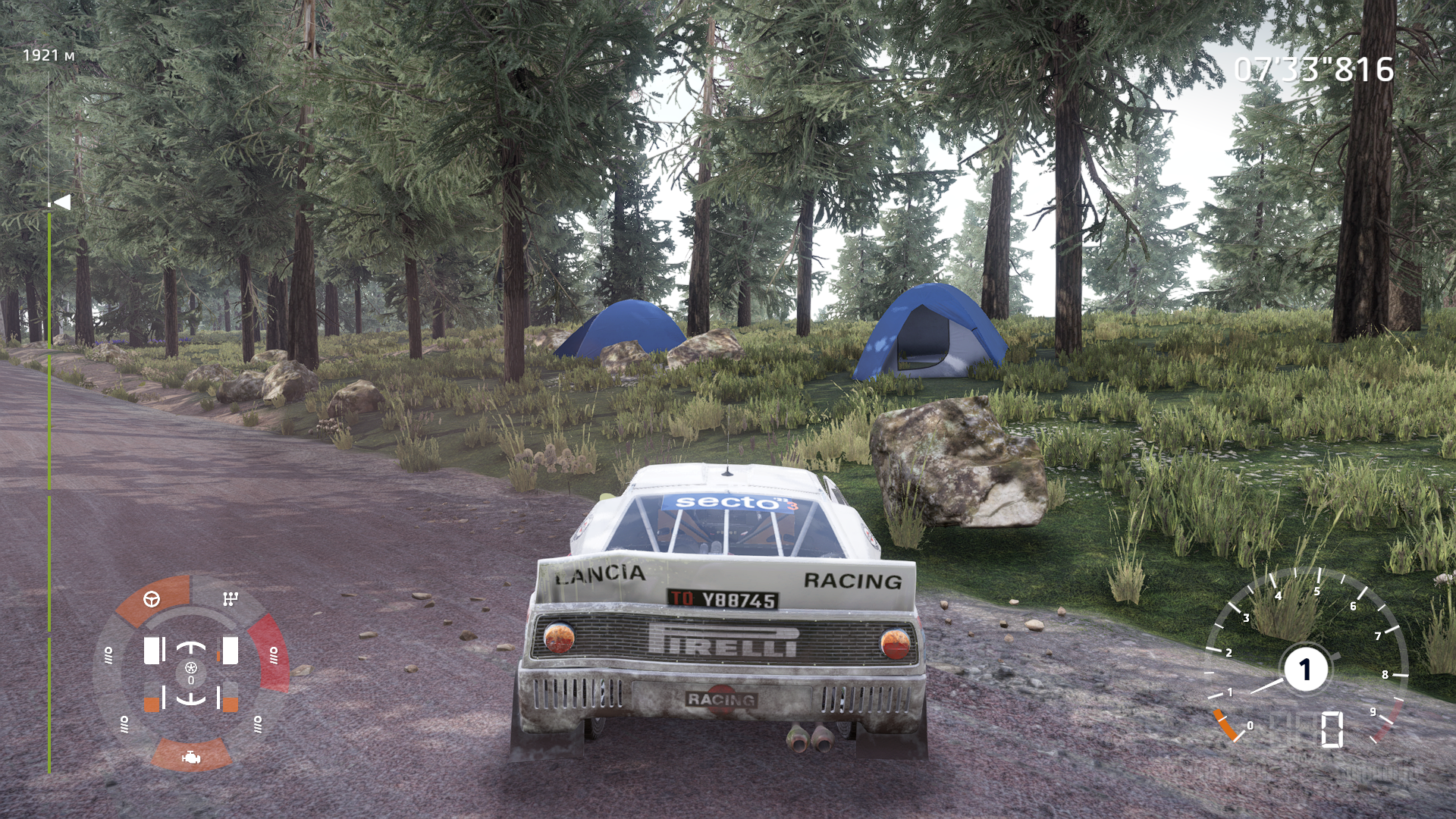1456x819 pixels.
Task: Click the turbo icon in the damage wheel
Action: [x=191, y=668]
